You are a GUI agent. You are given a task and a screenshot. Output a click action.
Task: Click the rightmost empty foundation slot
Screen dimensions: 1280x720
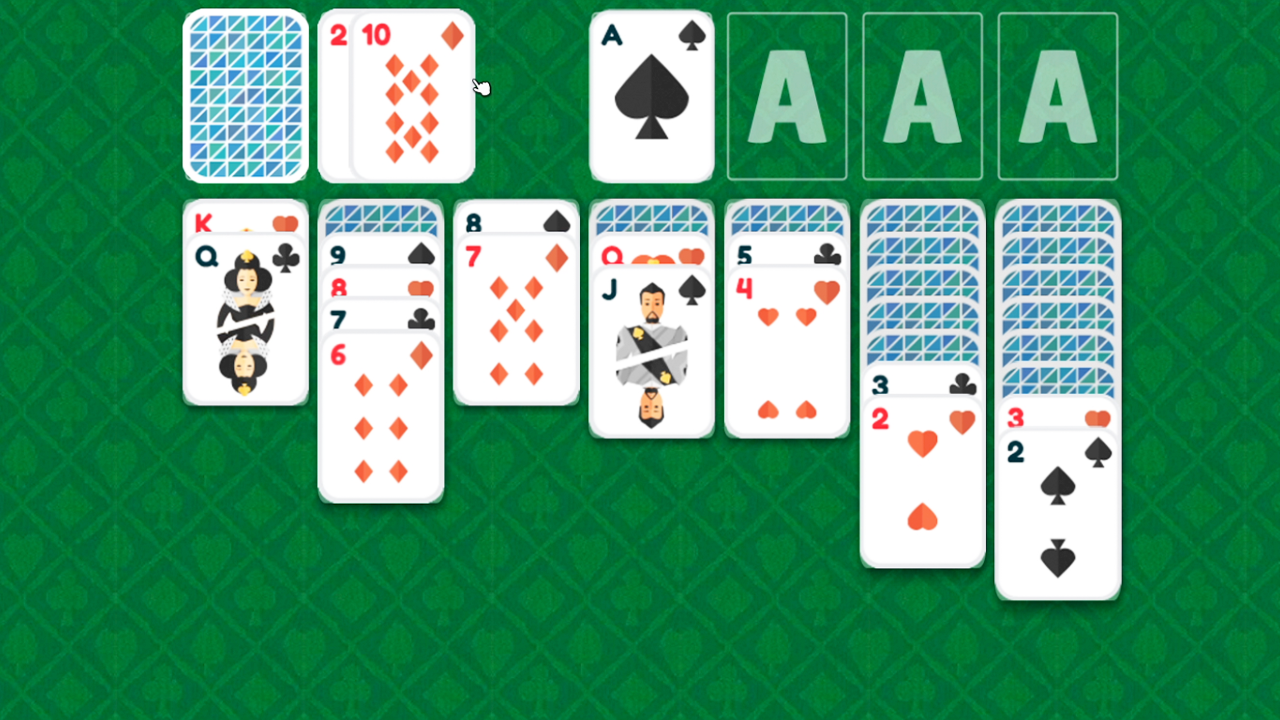[1057, 95]
